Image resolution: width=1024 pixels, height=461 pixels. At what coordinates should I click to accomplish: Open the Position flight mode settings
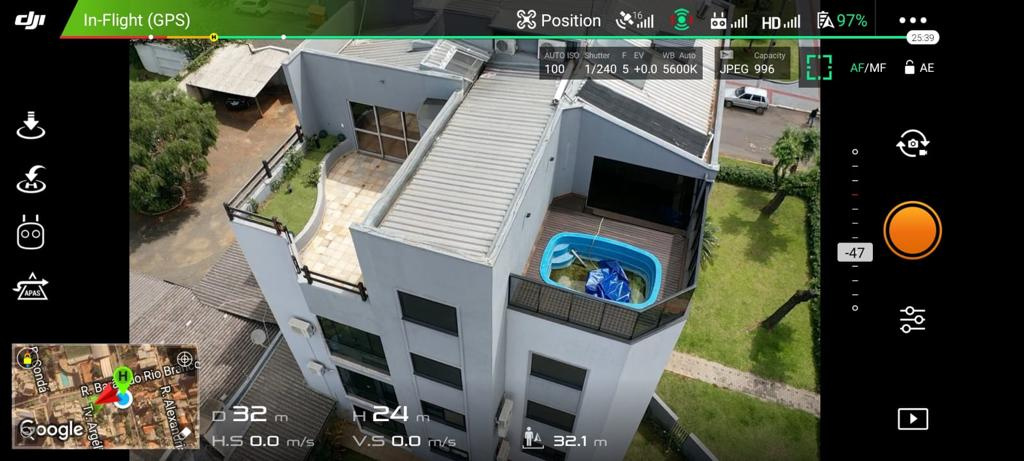[559, 20]
